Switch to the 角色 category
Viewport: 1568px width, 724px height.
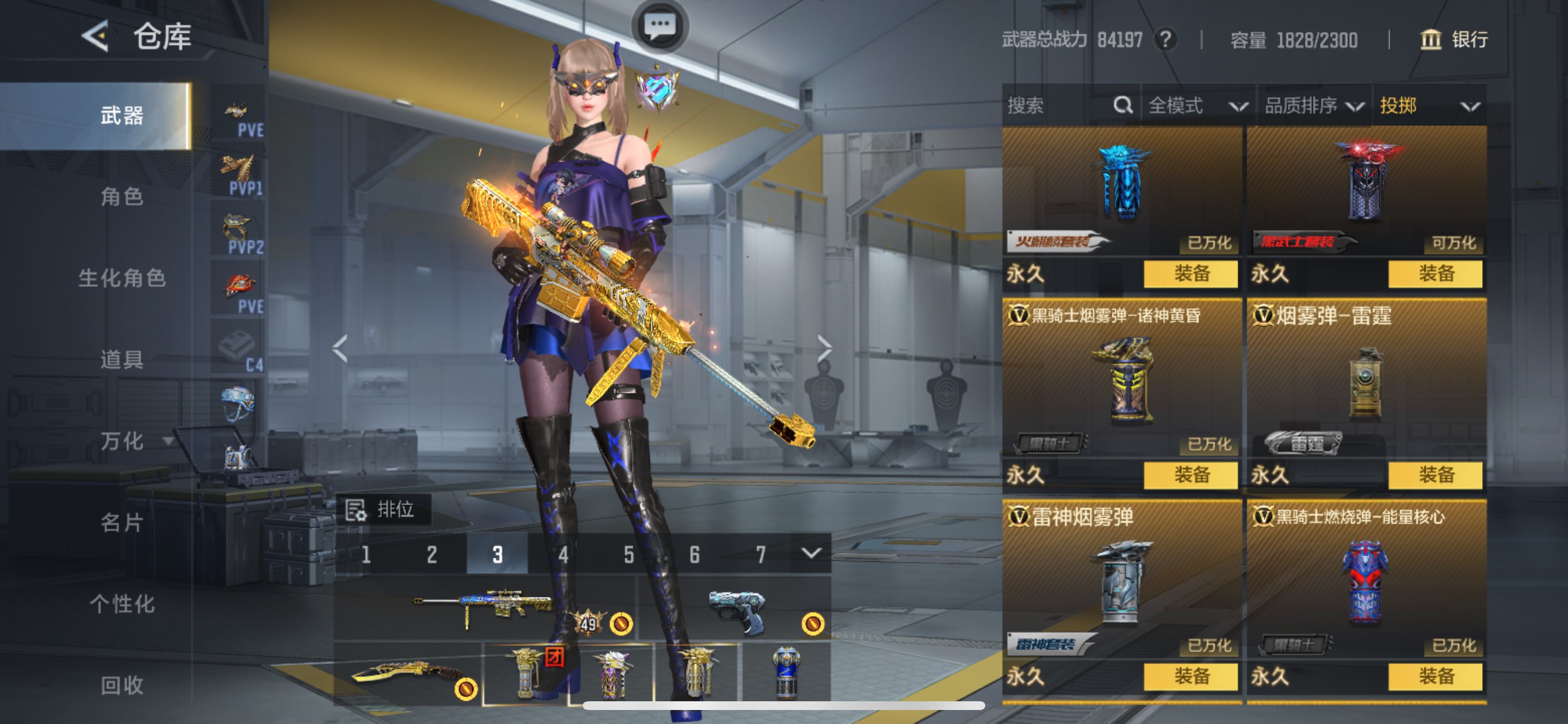pos(122,196)
